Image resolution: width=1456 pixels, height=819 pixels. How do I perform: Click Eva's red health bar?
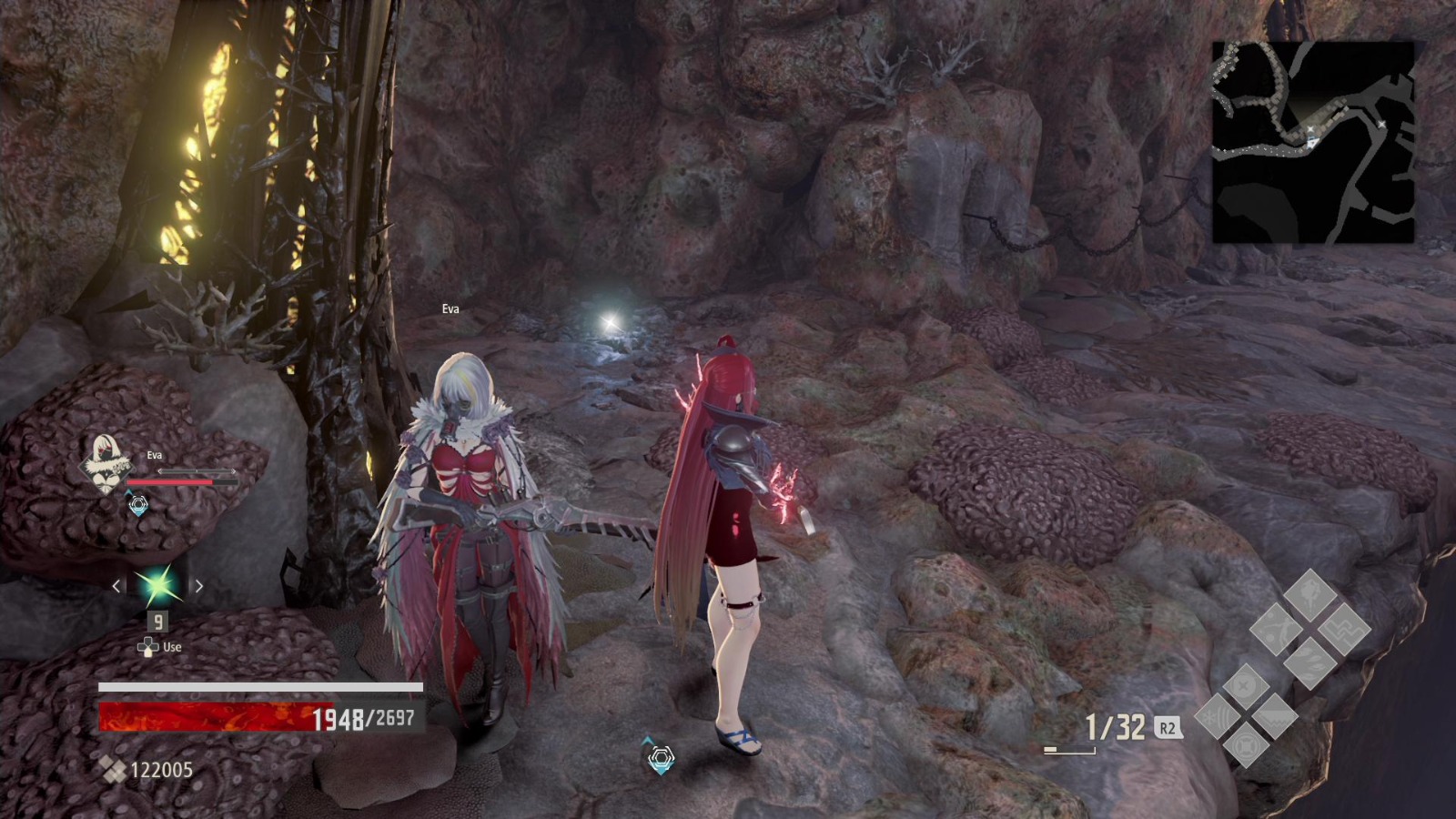click(x=184, y=482)
